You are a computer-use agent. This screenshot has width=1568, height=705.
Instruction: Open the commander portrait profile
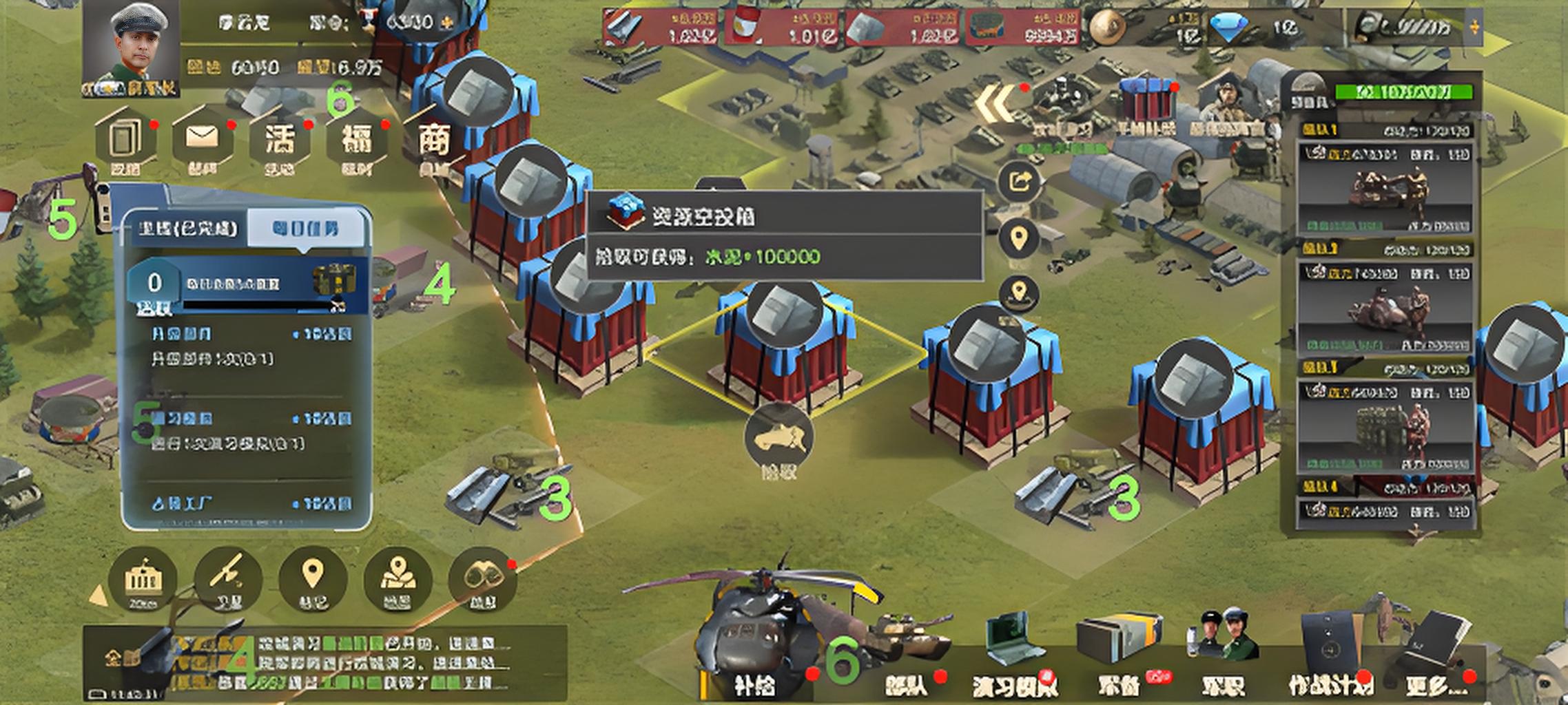[131, 50]
